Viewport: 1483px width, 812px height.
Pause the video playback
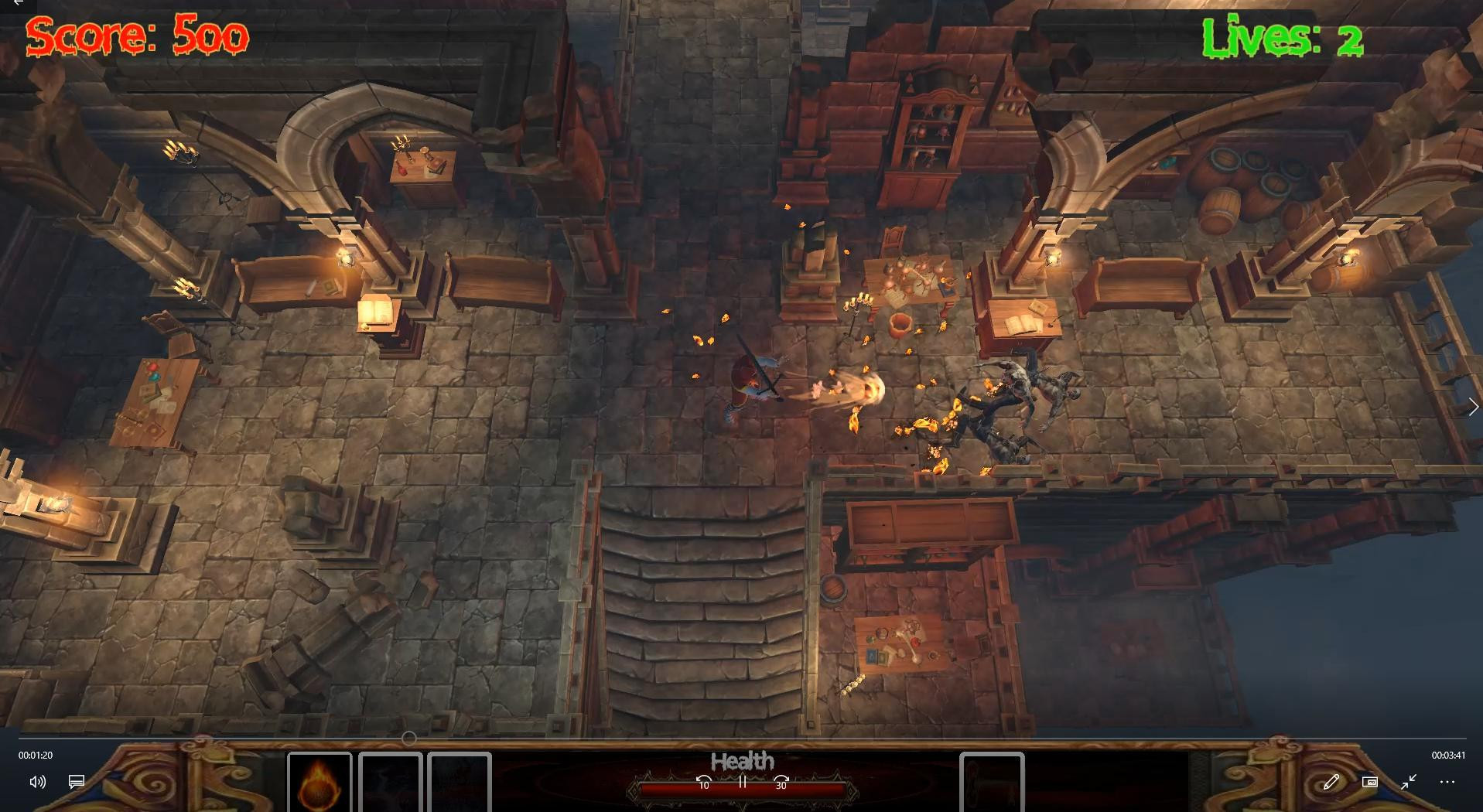(743, 782)
